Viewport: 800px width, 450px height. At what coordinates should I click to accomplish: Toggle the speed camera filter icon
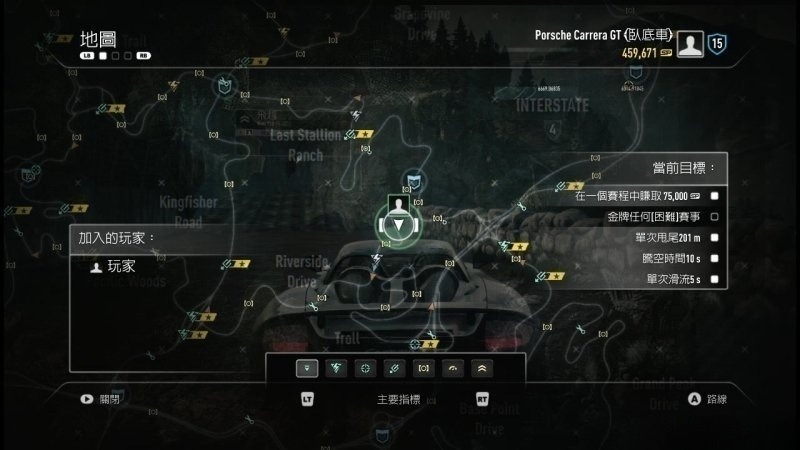[424, 368]
